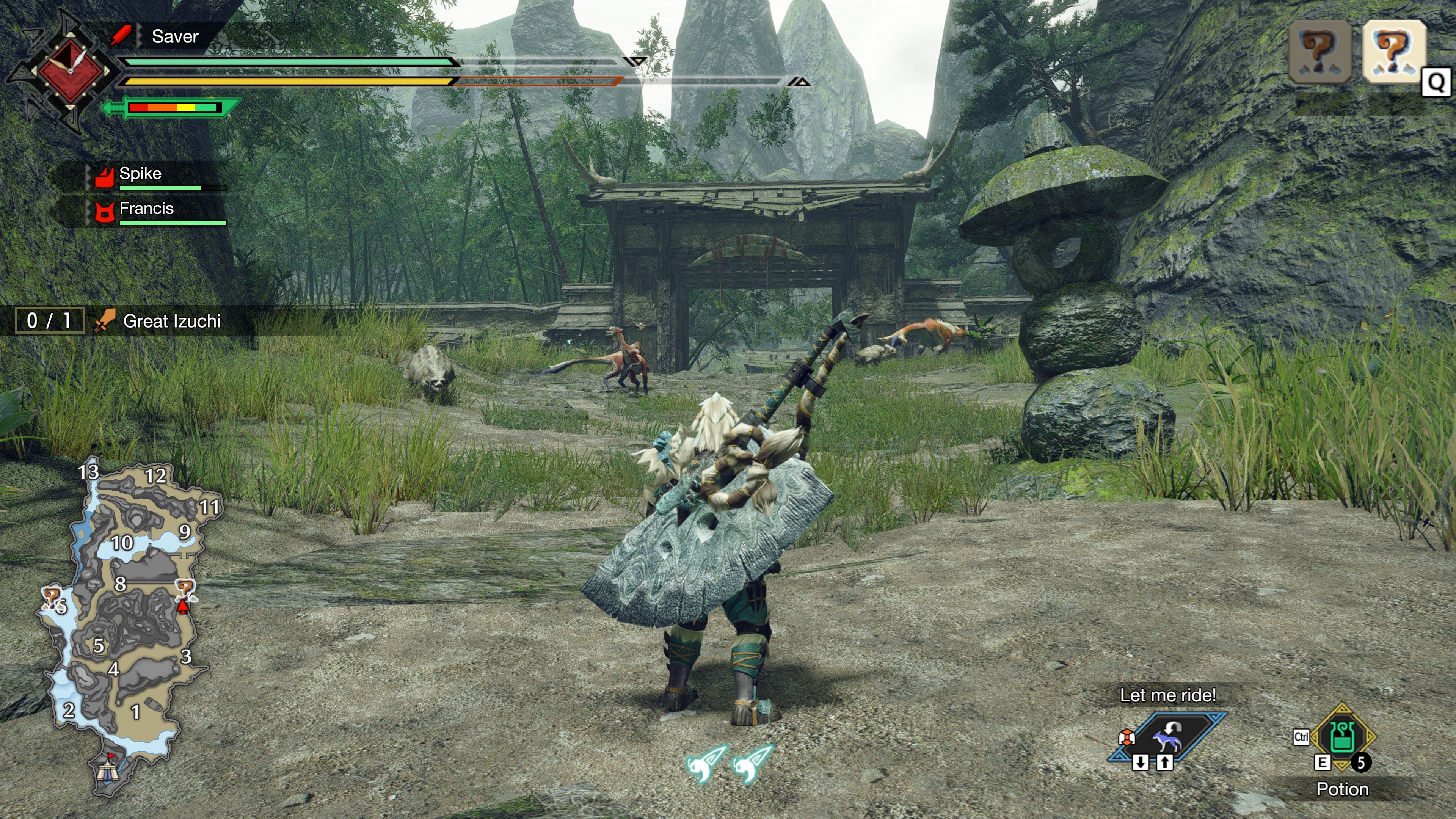1456x819 pixels.
Task: Select the Great Izuchi quest objective tracker
Action: pyautogui.click(x=171, y=321)
